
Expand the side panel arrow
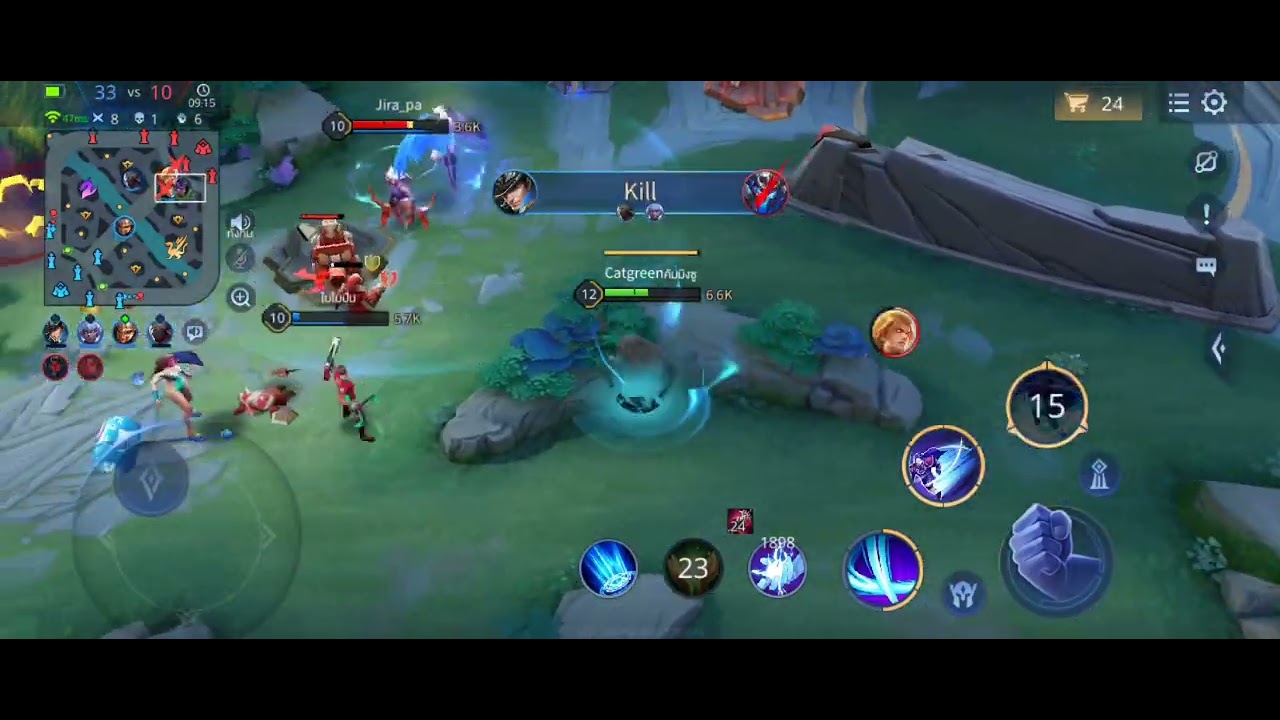(x=1218, y=349)
